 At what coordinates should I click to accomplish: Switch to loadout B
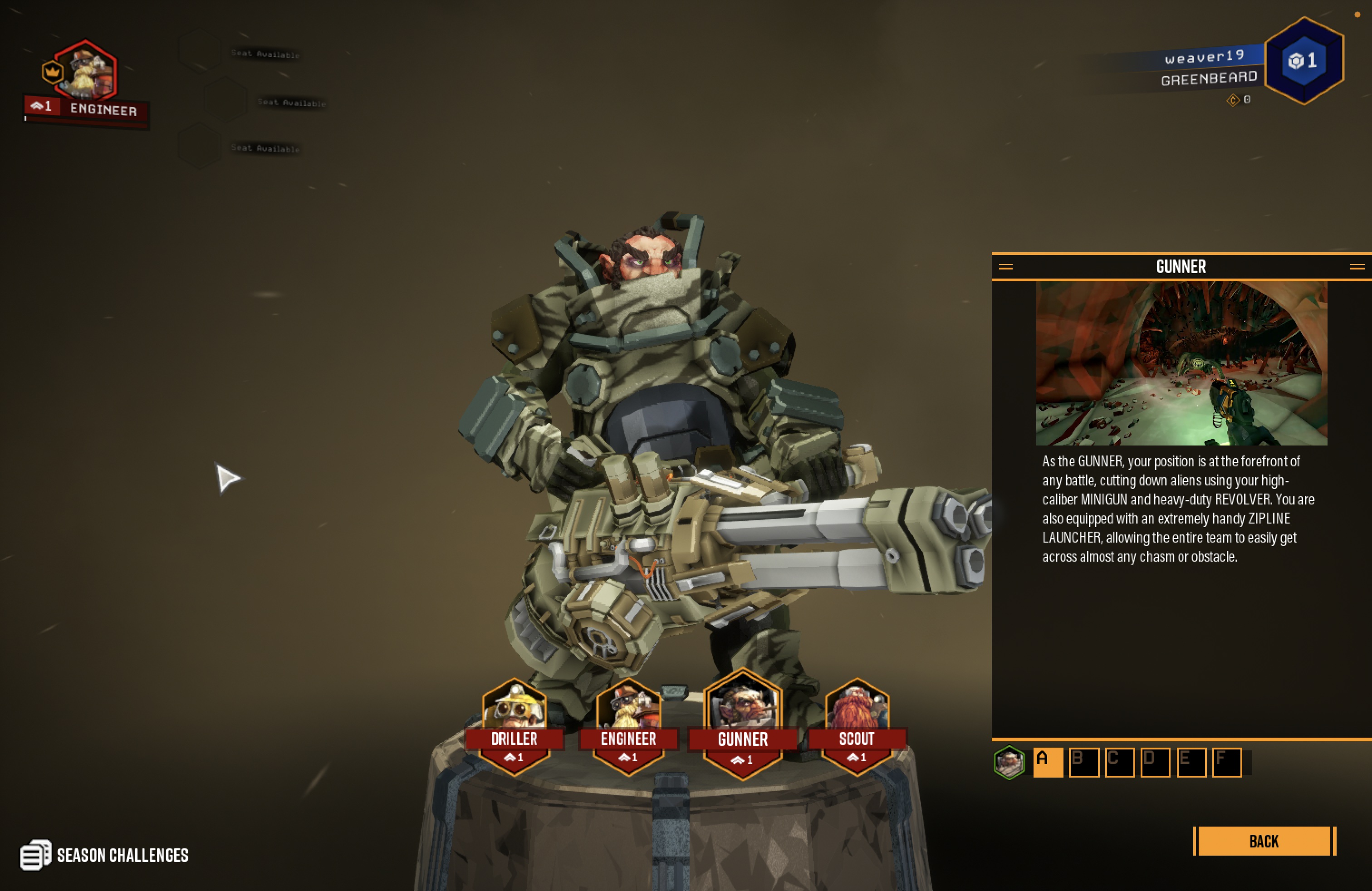(1083, 763)
